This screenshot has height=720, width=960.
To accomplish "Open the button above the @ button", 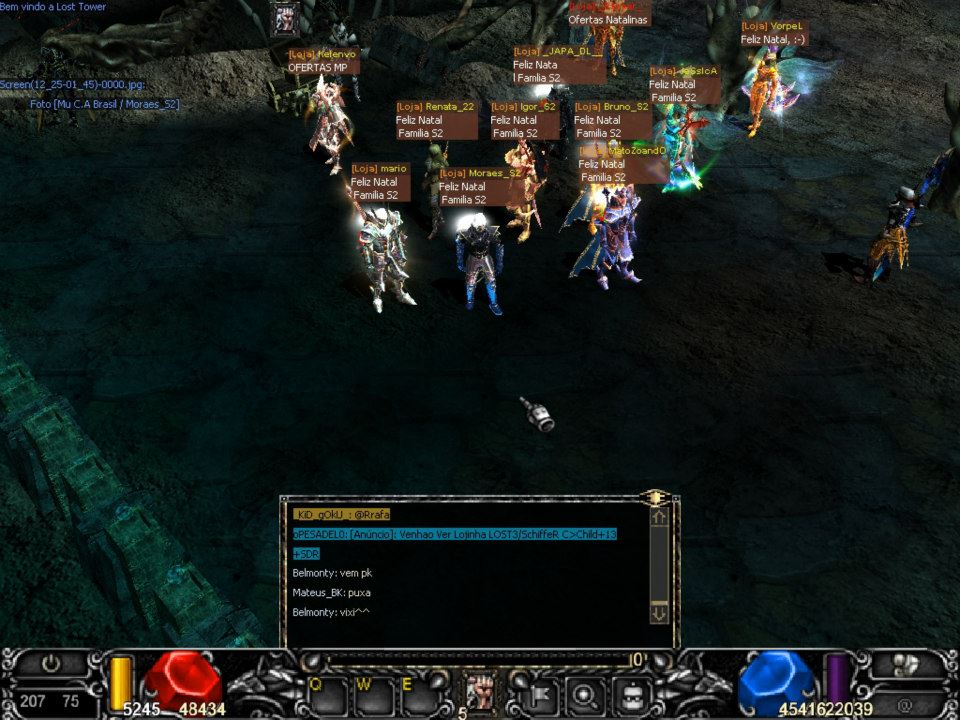I will tap(904, 664).
